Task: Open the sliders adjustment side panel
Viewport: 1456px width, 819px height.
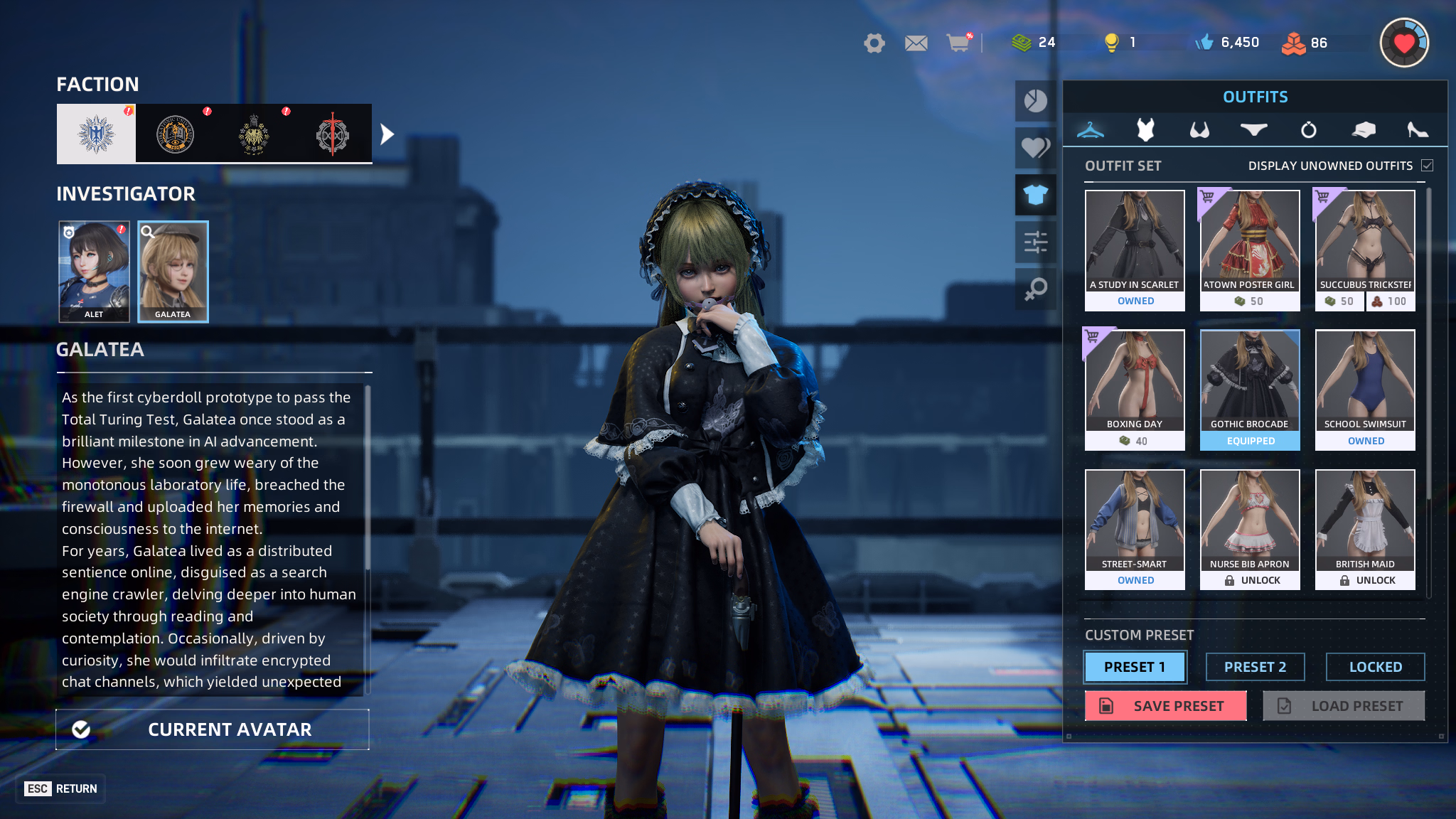Action: [1035, 242]
